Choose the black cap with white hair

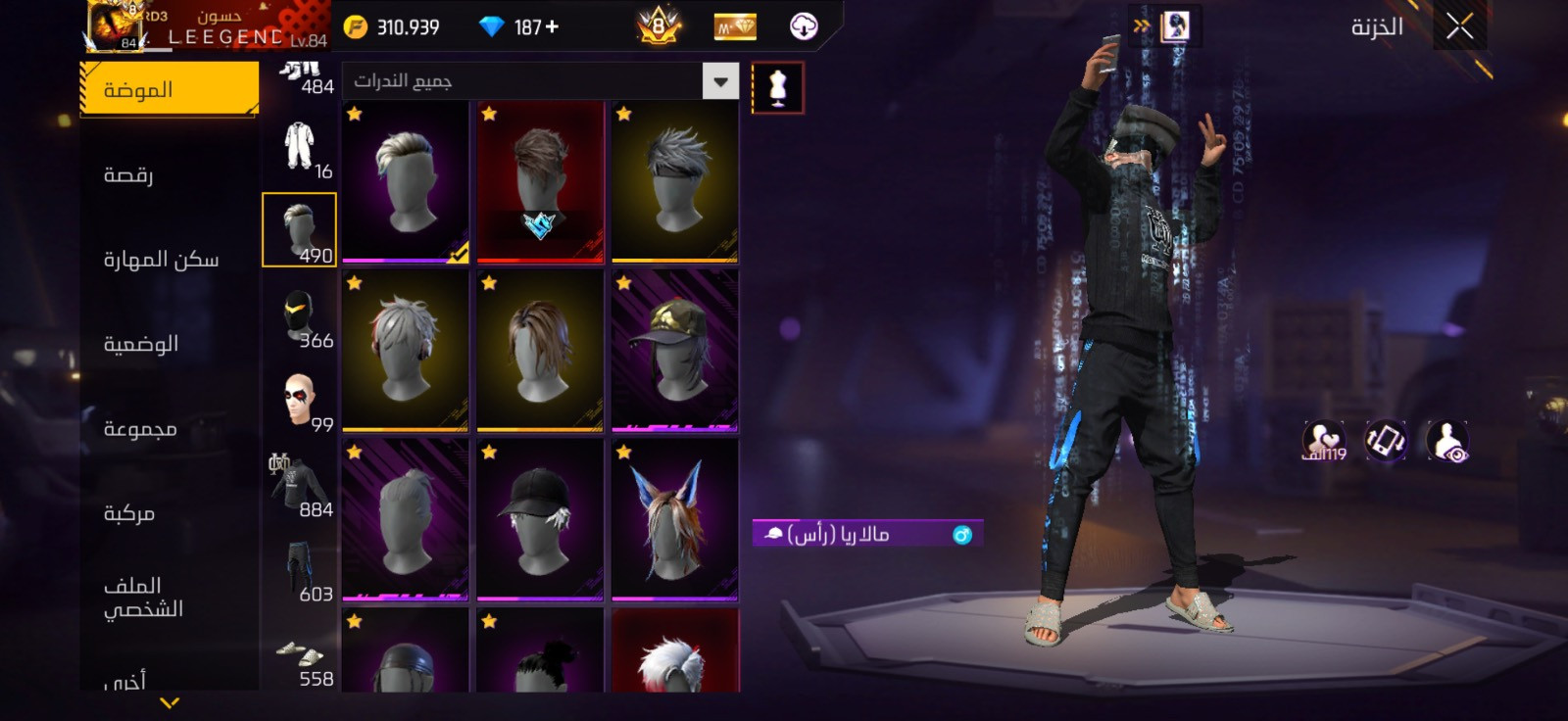pyautogui.click(x=539, y=519)
